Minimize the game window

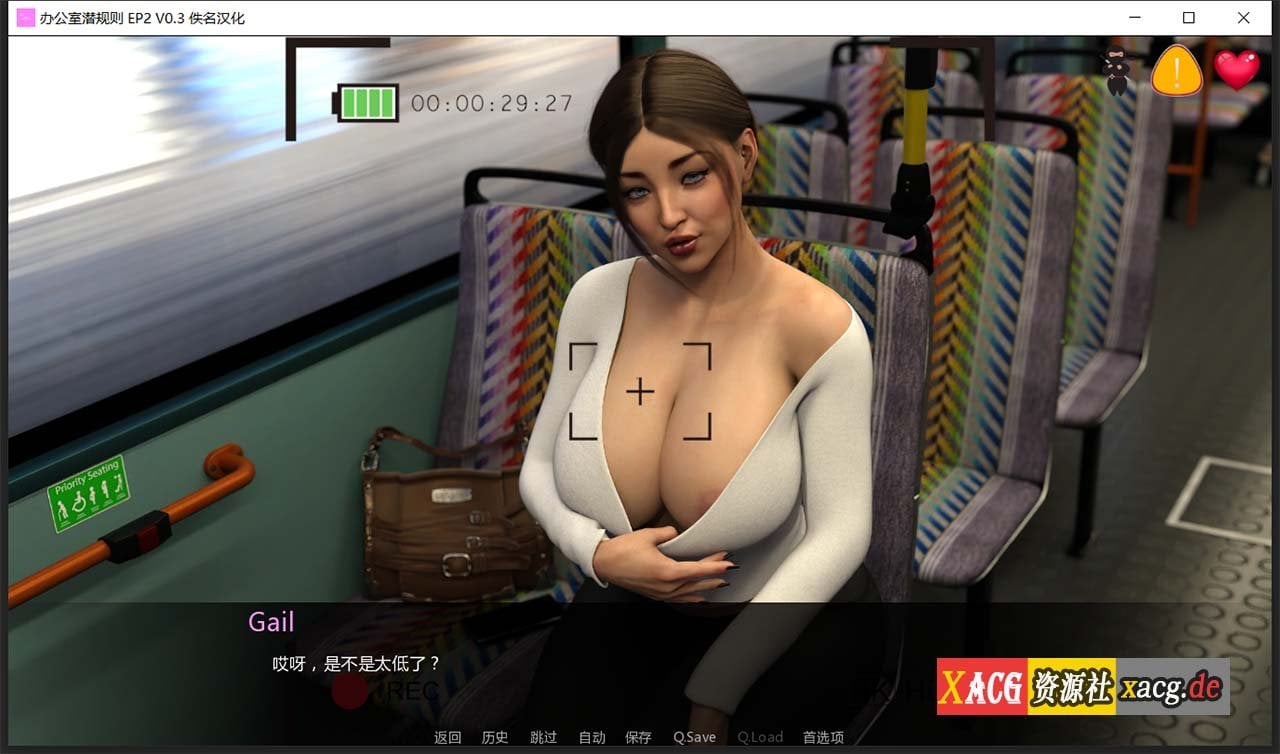[x=1135, y=18]
